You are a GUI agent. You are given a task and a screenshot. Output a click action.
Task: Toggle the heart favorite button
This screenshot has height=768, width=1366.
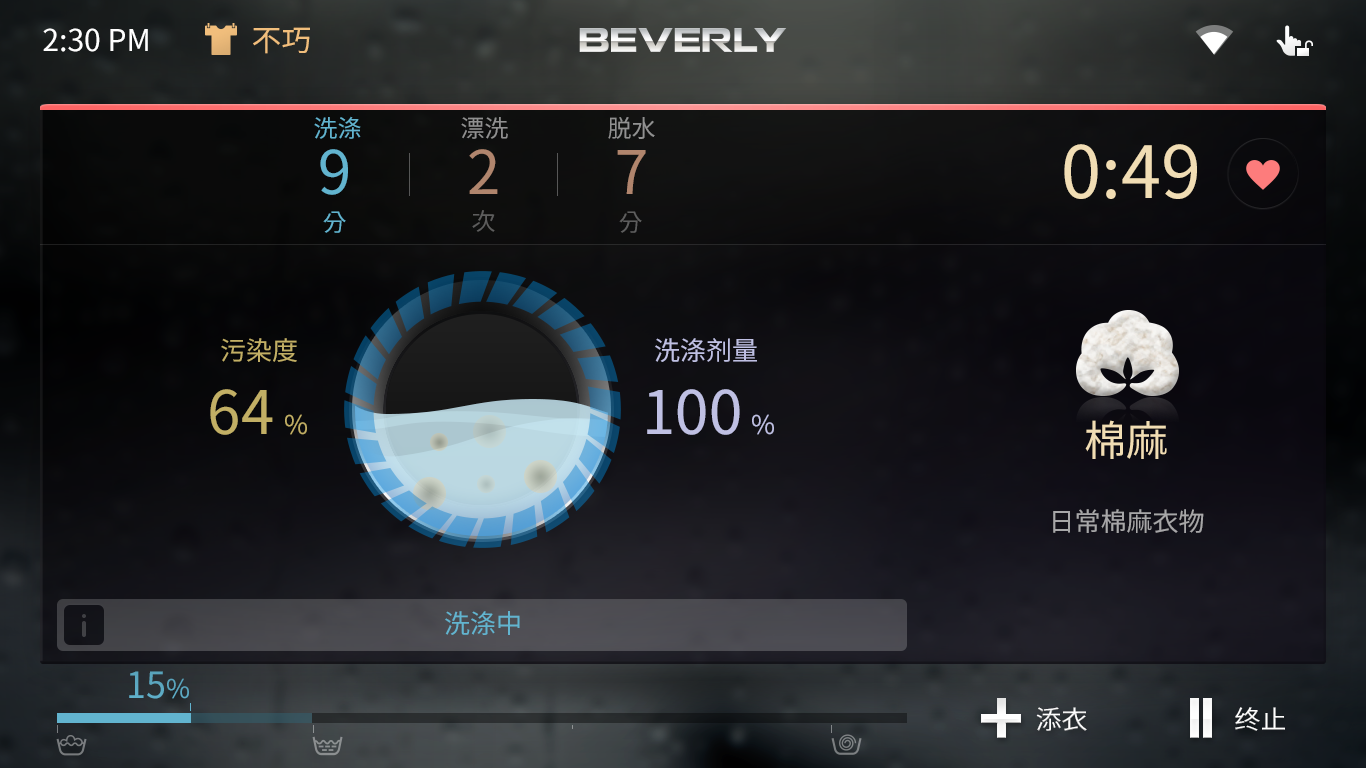click(x=1262, y=173)
